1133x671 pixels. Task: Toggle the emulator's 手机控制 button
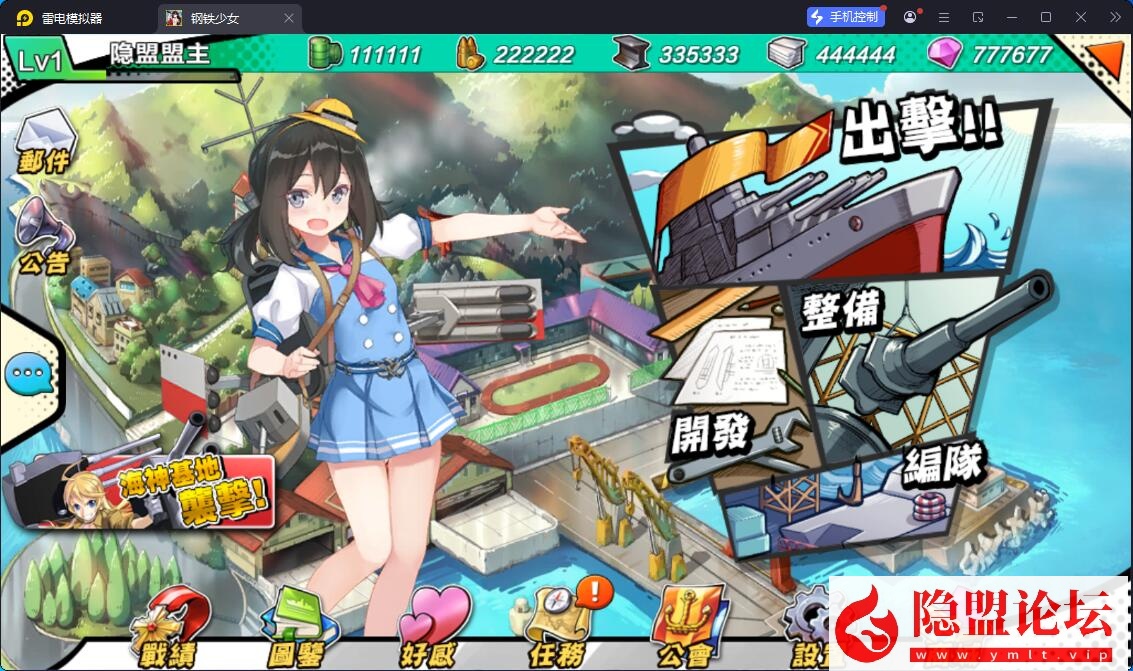point(846,17)
